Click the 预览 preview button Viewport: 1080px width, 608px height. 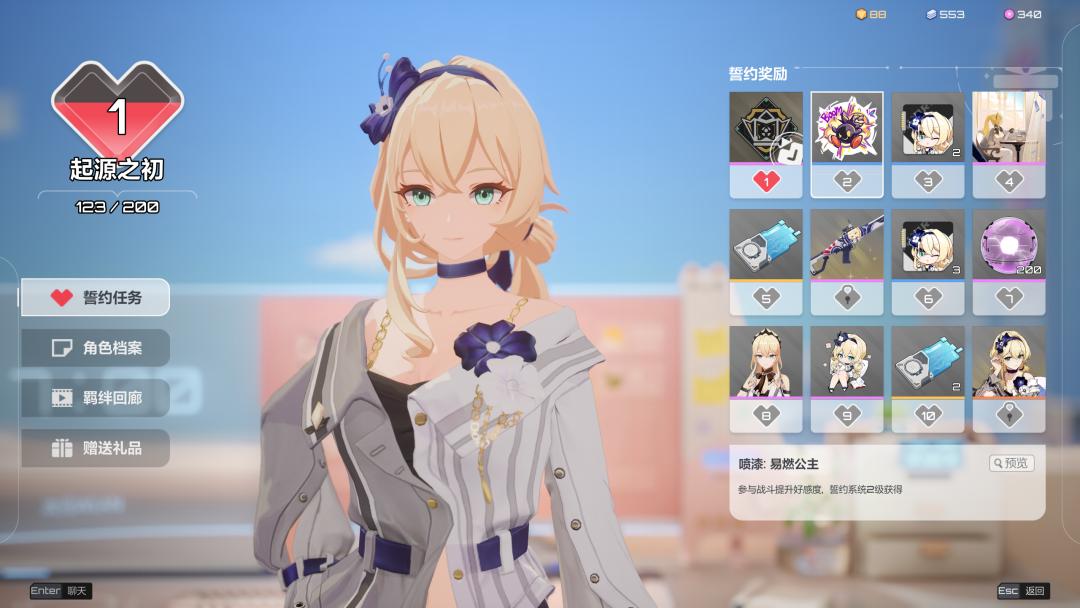pyautogui.click(x=1011, y=463)
